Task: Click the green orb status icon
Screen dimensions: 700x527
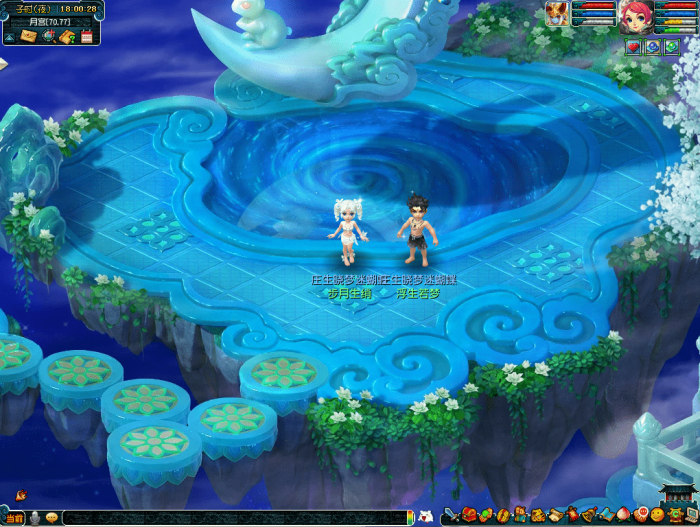Action: point(670,46)
